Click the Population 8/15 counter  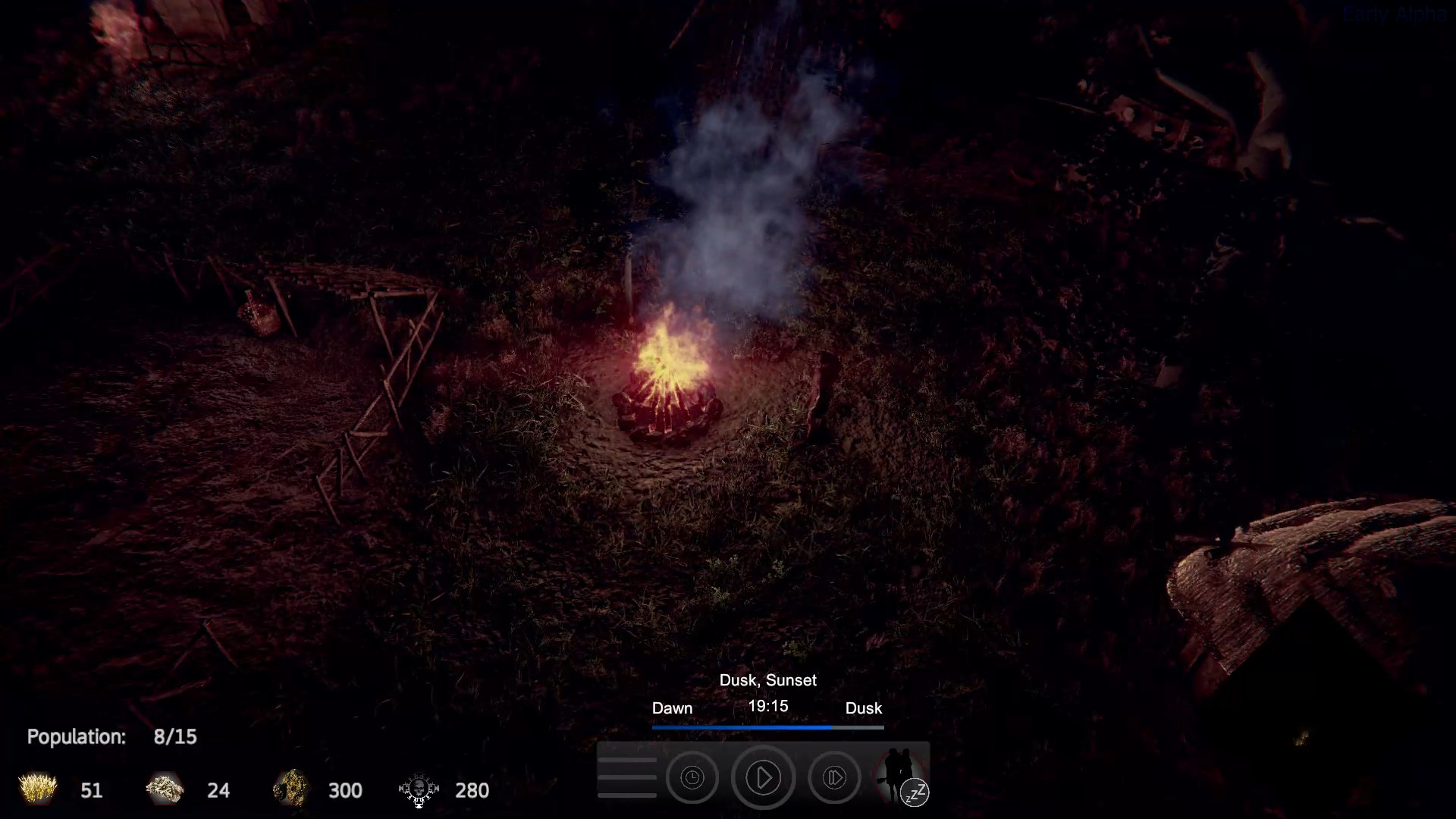111,736
